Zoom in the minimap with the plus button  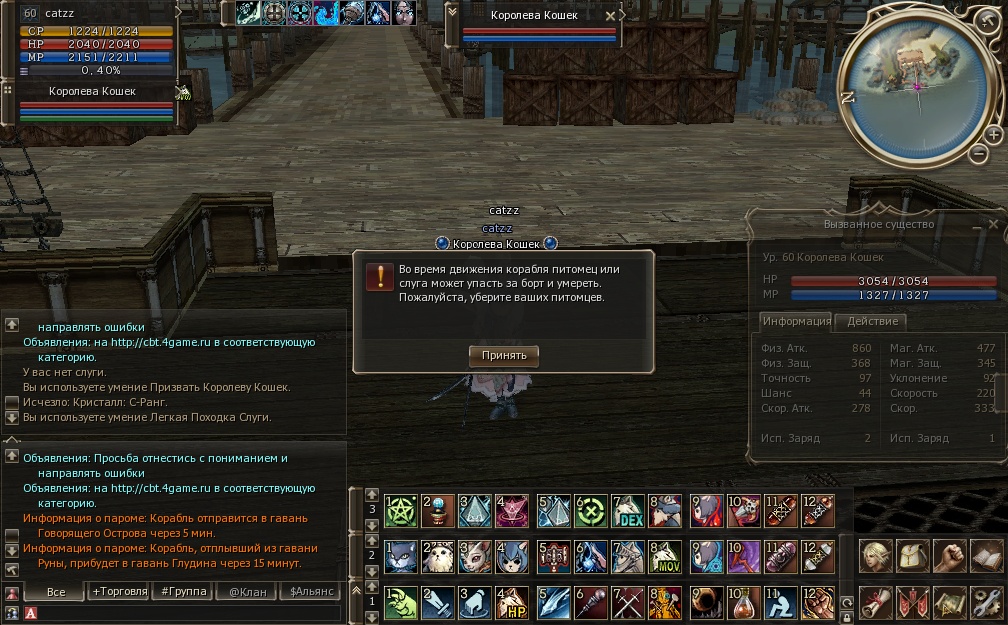[993, 134]
